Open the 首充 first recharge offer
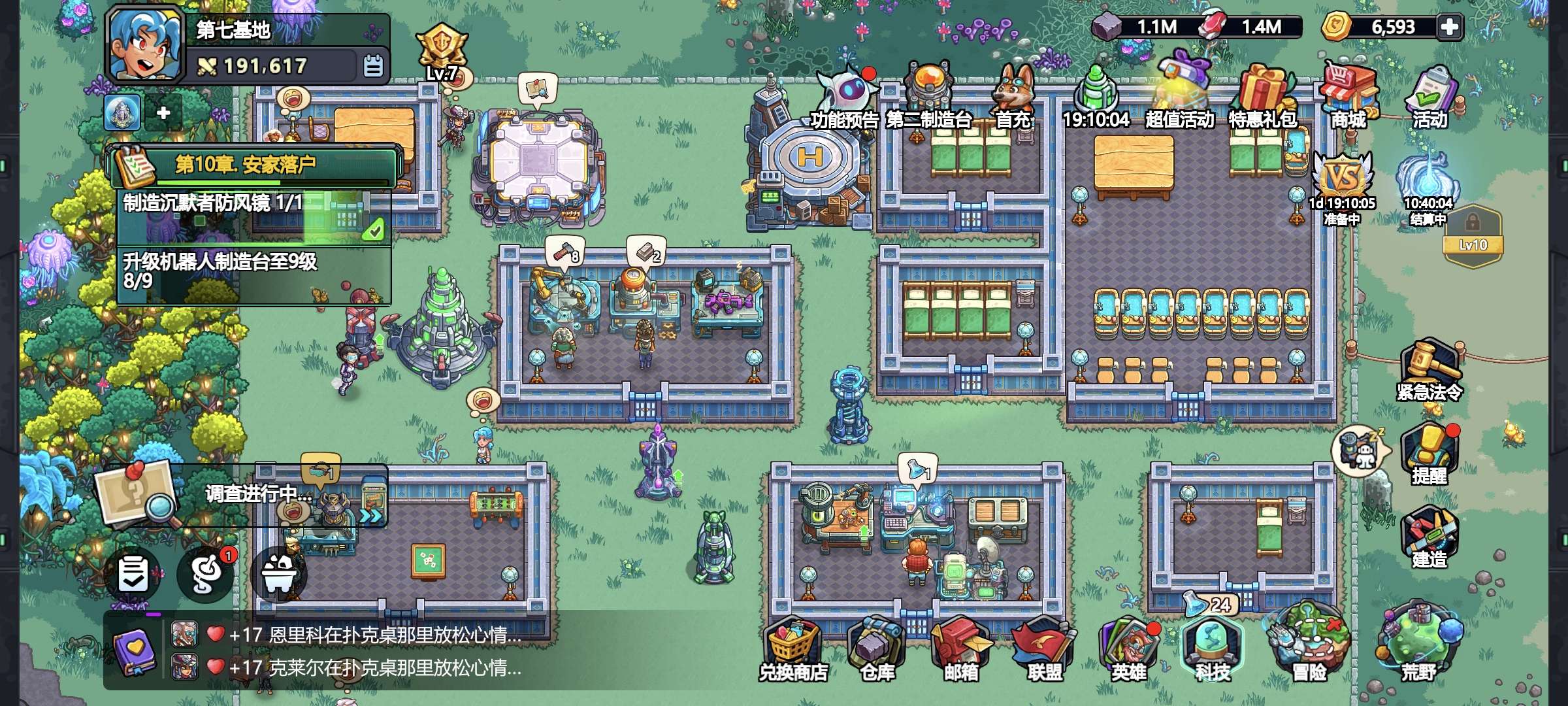 click(x=1013, y=98)
